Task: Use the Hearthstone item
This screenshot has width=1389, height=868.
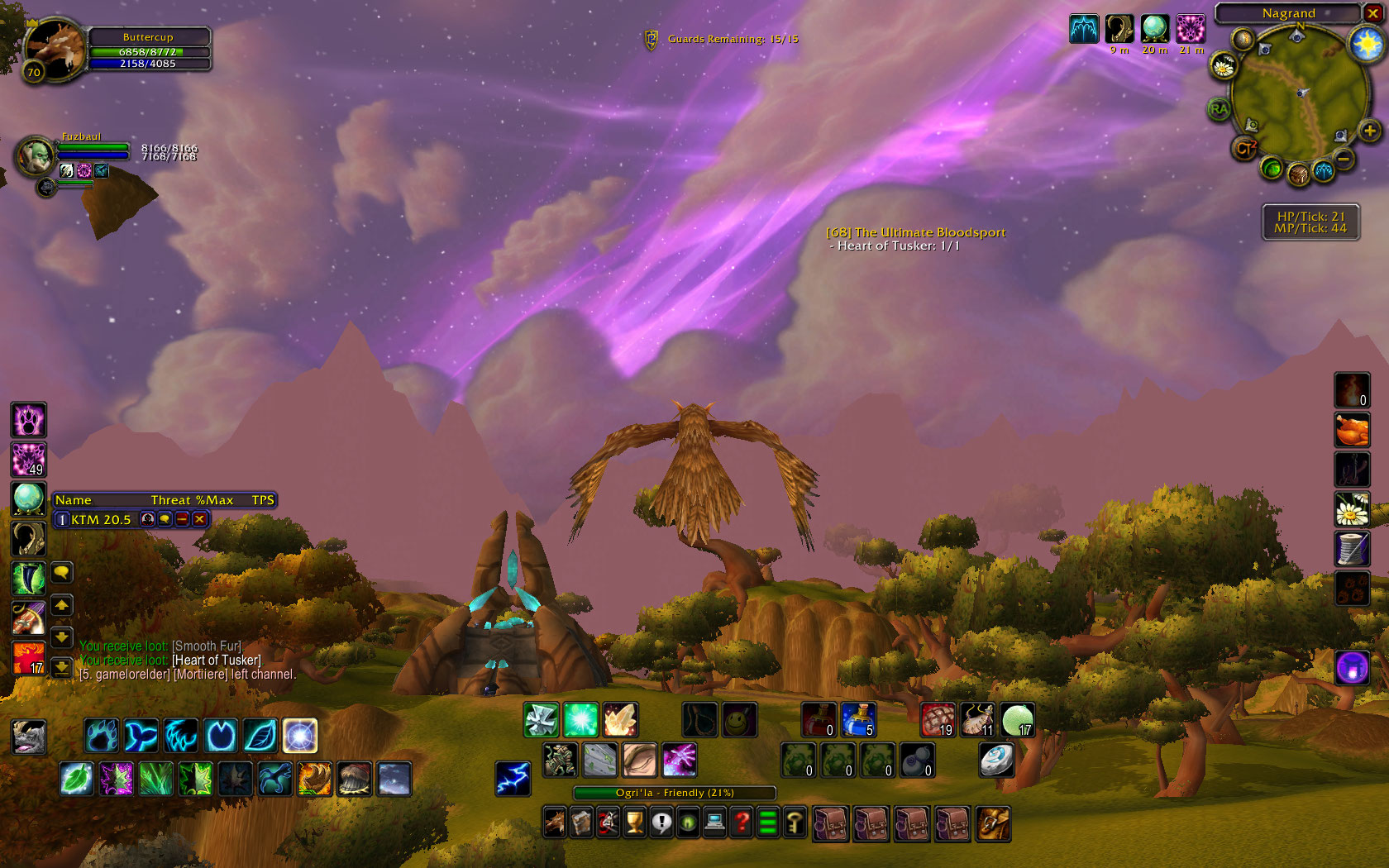Action: coord(996,760)
